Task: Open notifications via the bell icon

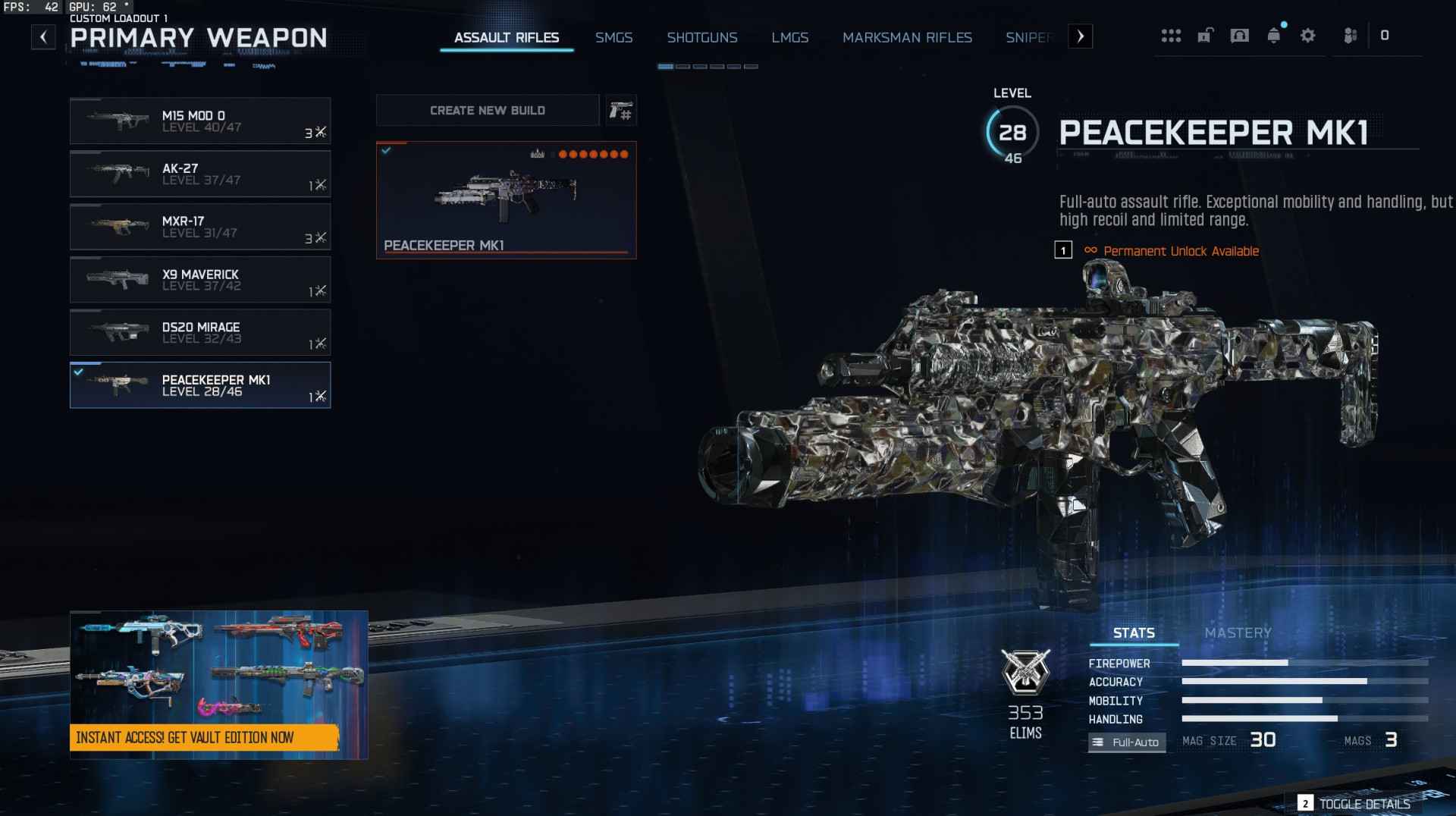Action: (x=1272, y=36)
